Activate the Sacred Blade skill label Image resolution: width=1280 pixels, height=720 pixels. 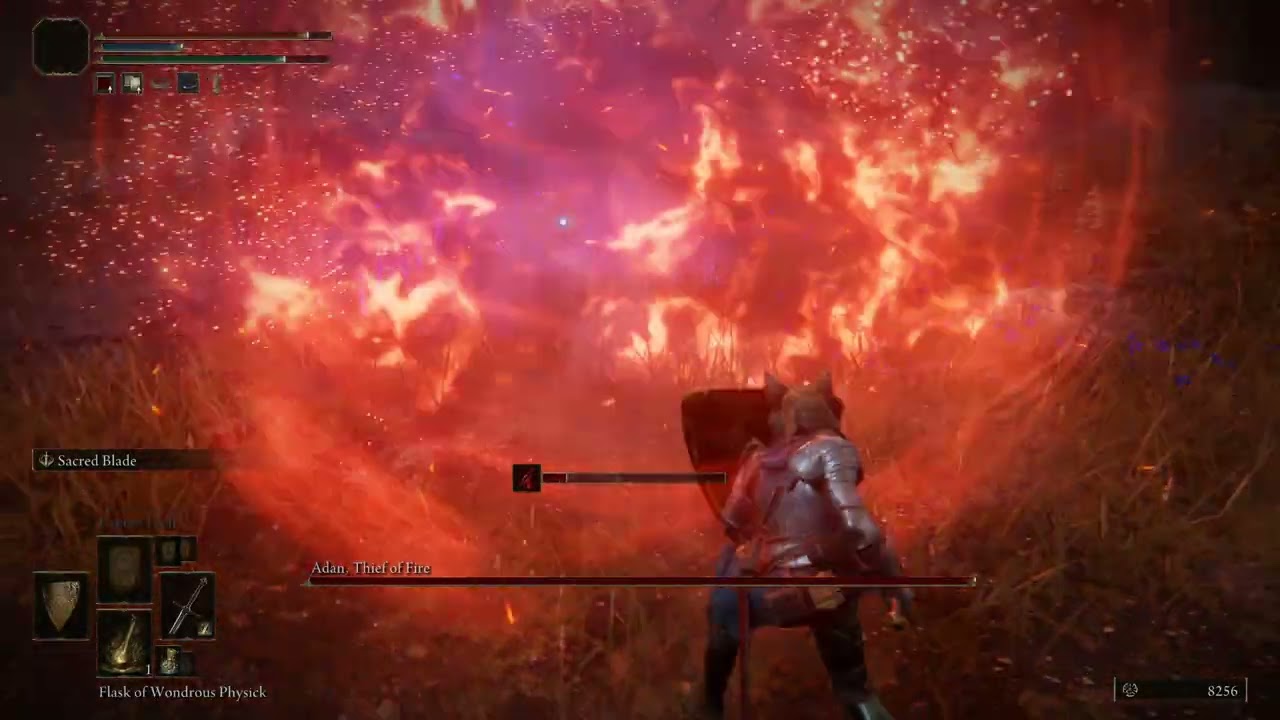(97, 461)
